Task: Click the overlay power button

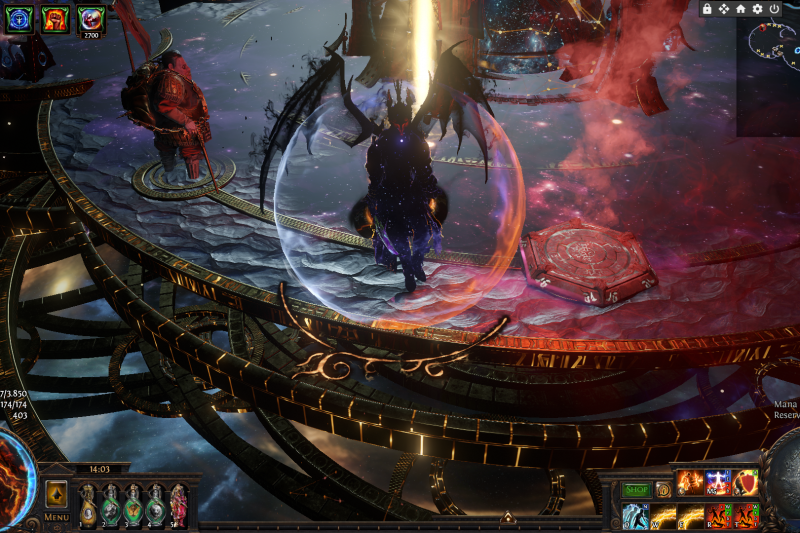Action: tap(774, 8)
